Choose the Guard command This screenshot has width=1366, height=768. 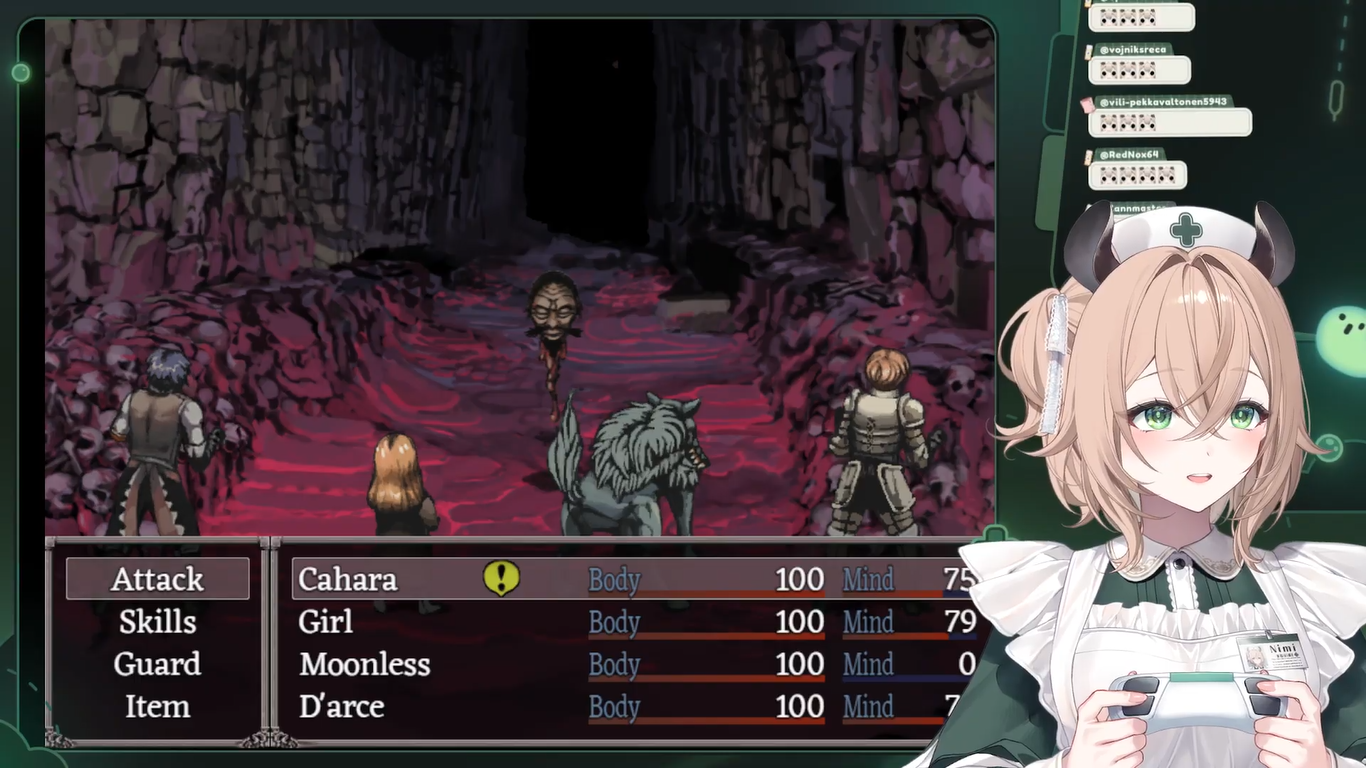coord(157,664)
